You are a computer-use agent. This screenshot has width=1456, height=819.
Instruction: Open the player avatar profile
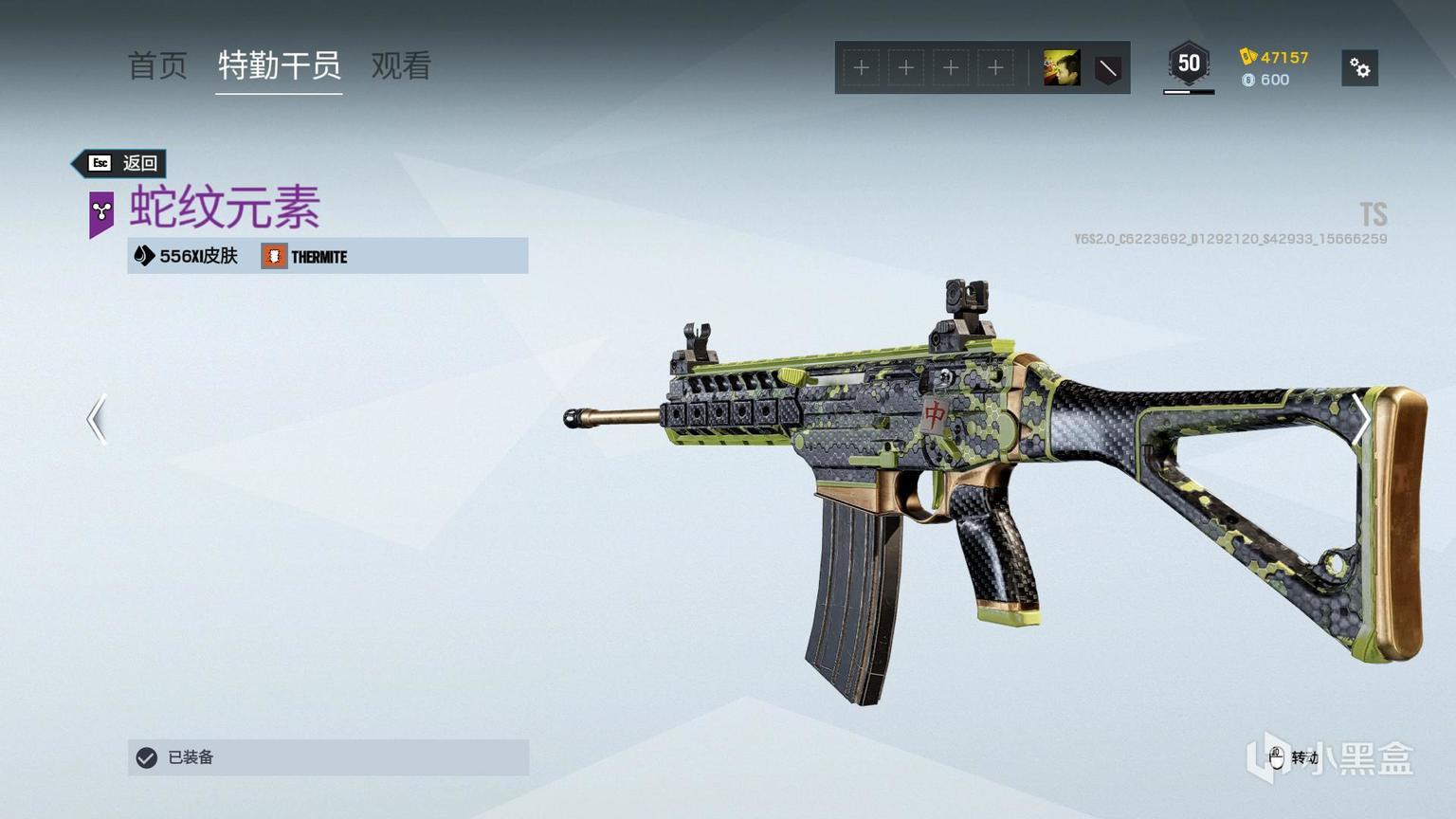click(1062, 68)
